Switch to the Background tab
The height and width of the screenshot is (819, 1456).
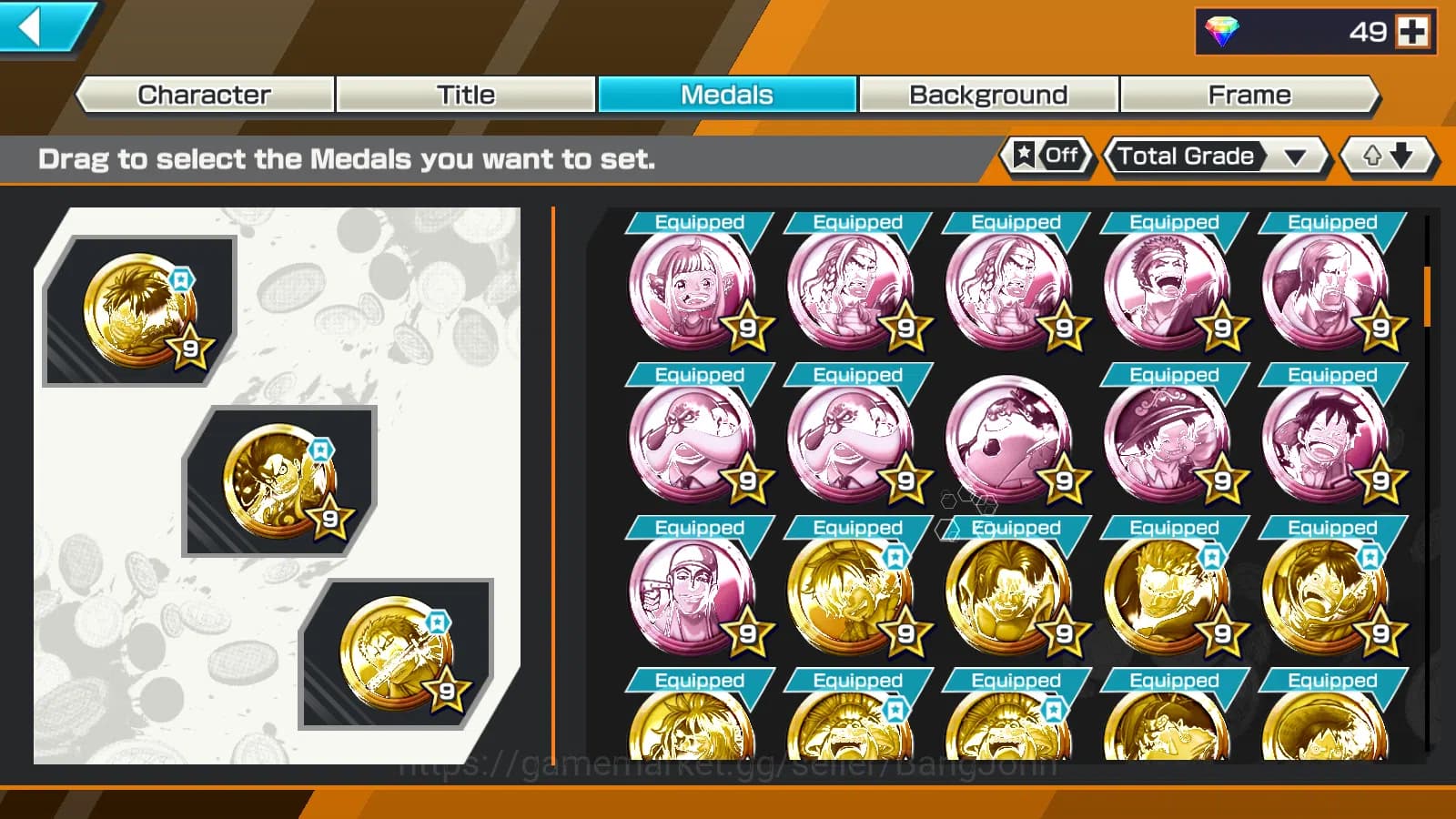[988, 94]
